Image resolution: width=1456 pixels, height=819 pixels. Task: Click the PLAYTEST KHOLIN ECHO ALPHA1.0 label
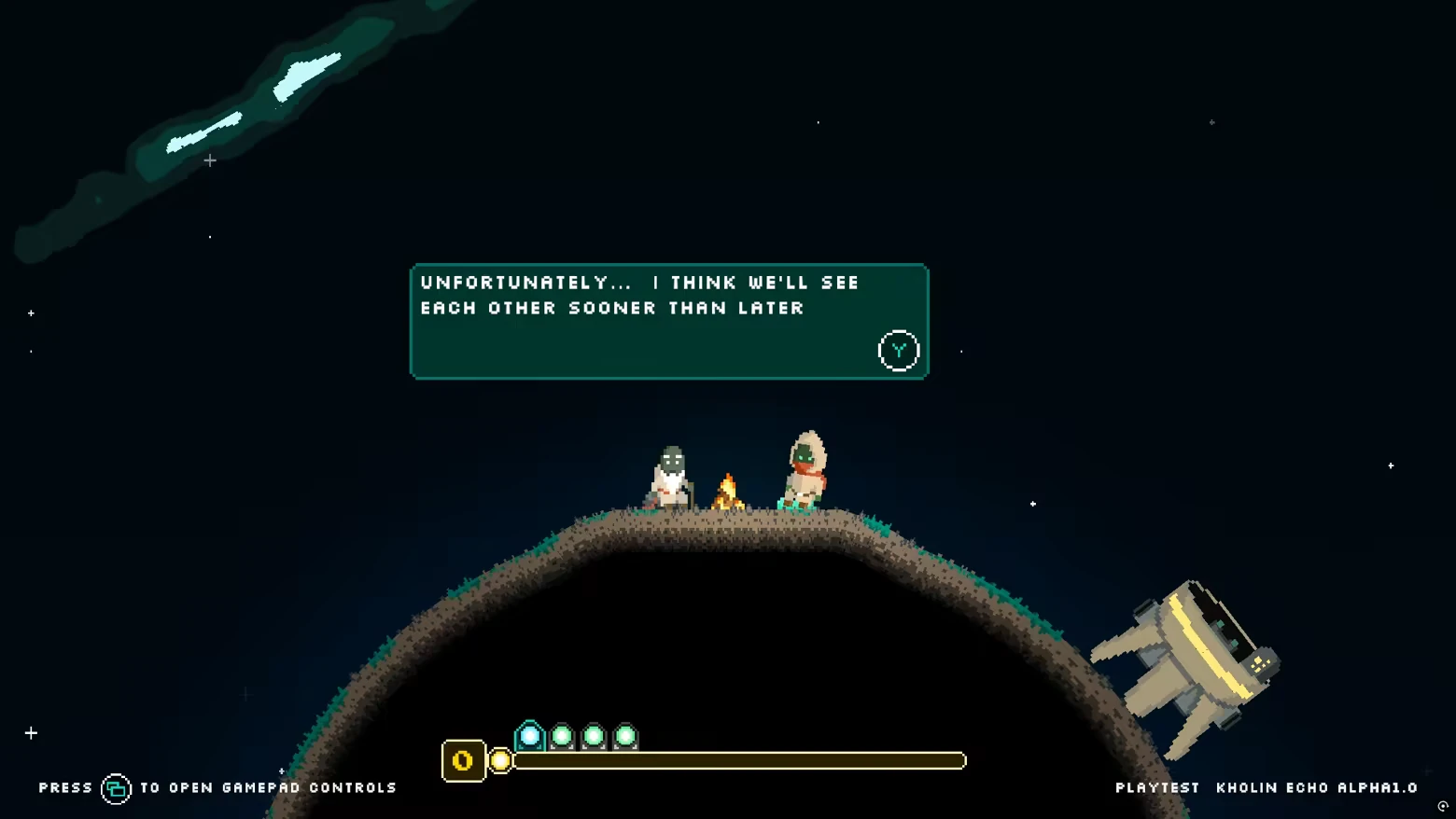[x=1267, y=787]
